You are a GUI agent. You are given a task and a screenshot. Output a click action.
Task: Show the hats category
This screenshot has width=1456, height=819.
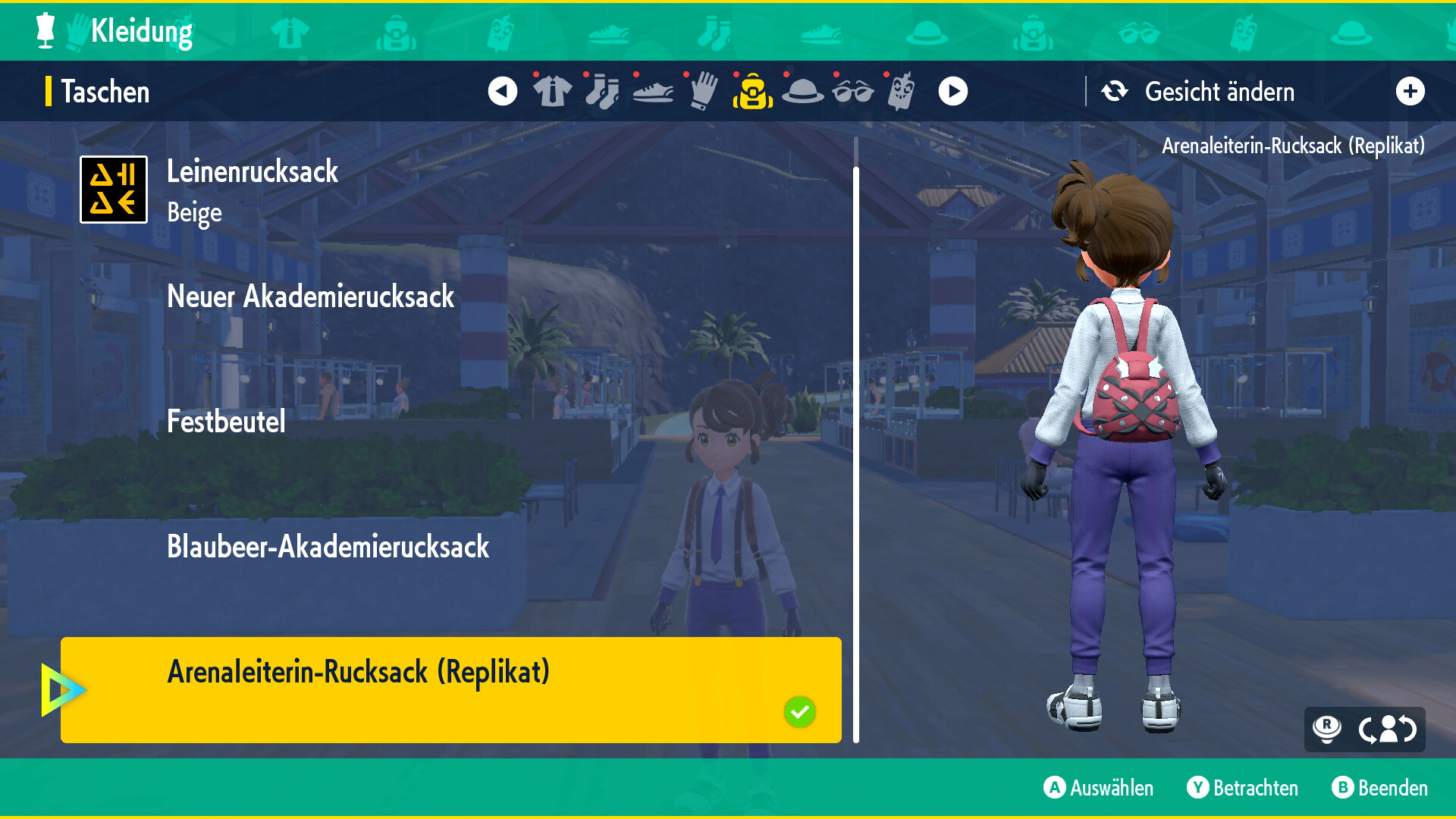point(802,92)
